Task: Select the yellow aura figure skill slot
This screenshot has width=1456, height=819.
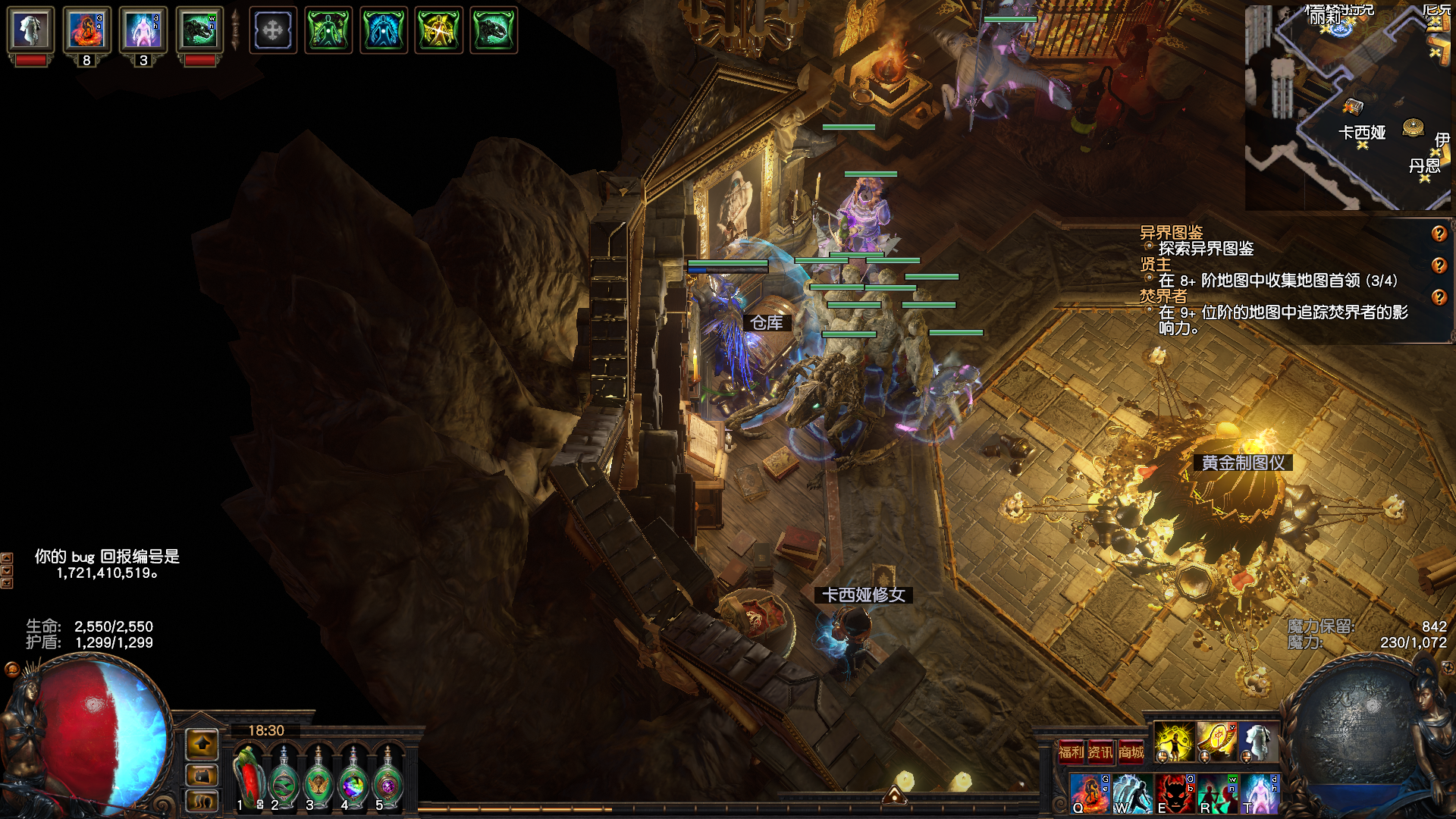Action: [1174, 742]
